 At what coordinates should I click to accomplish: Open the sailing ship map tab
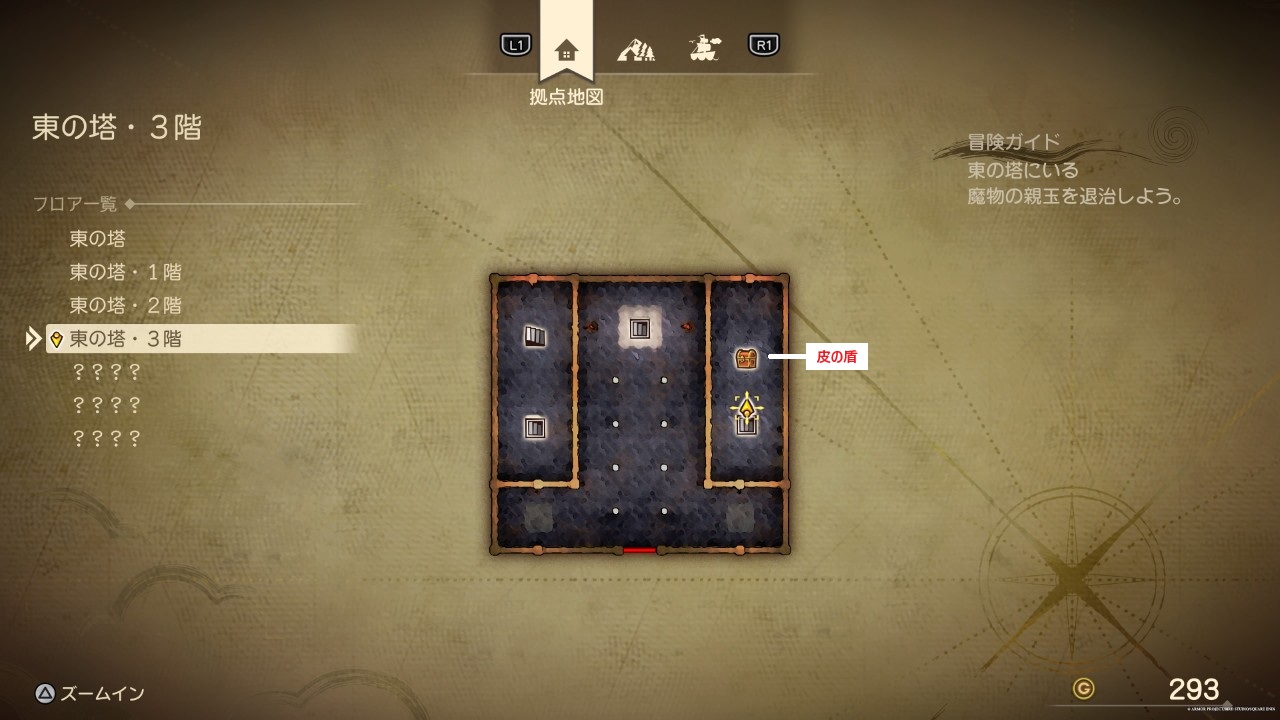(x=705, y=47)
